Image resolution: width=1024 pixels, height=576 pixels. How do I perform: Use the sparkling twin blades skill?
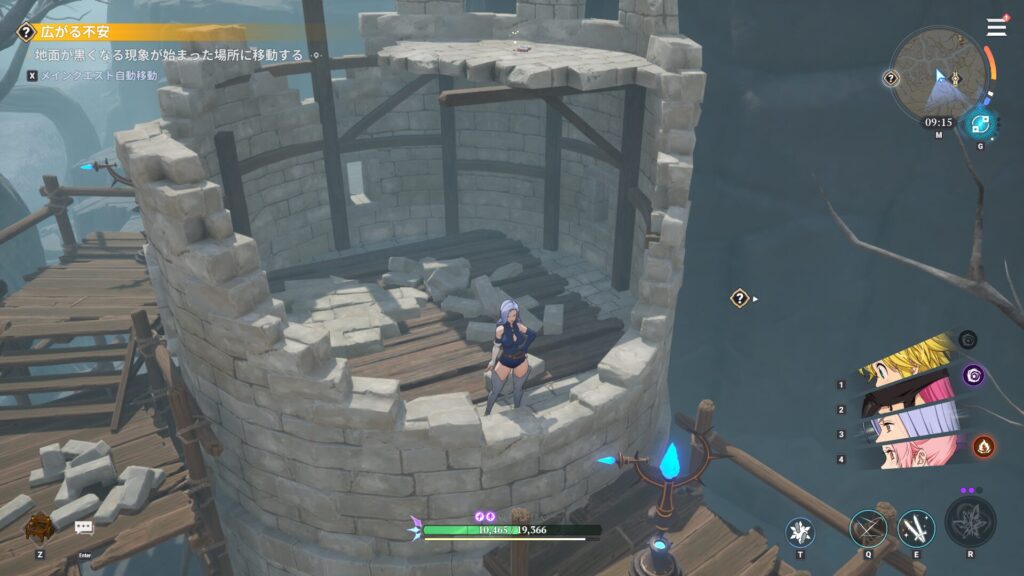(915, 528)
